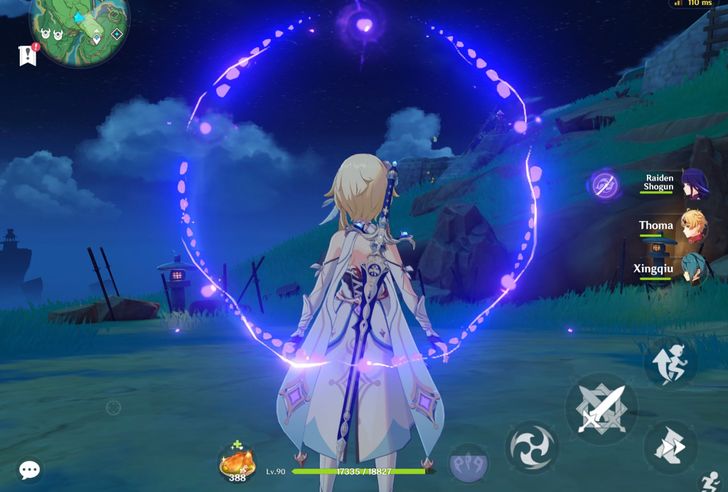This screenshot has width=728, height=492.
Task: Trigger Raiden Shogun's purple elemental burst icon
Action: click(x=605, y=185)
